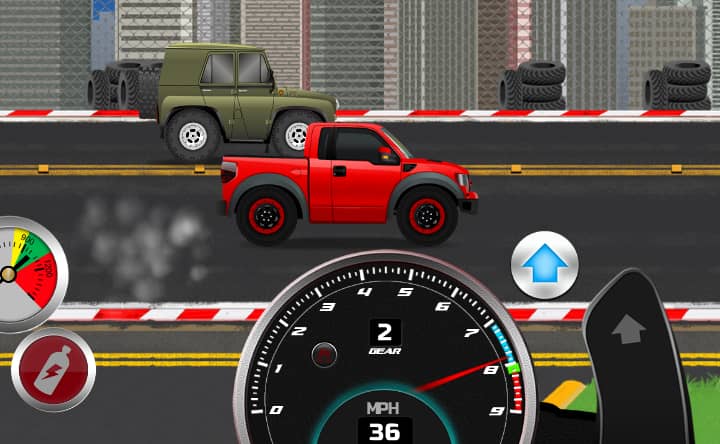Tap the blue shift-up arrow button

tap(545, 266)
